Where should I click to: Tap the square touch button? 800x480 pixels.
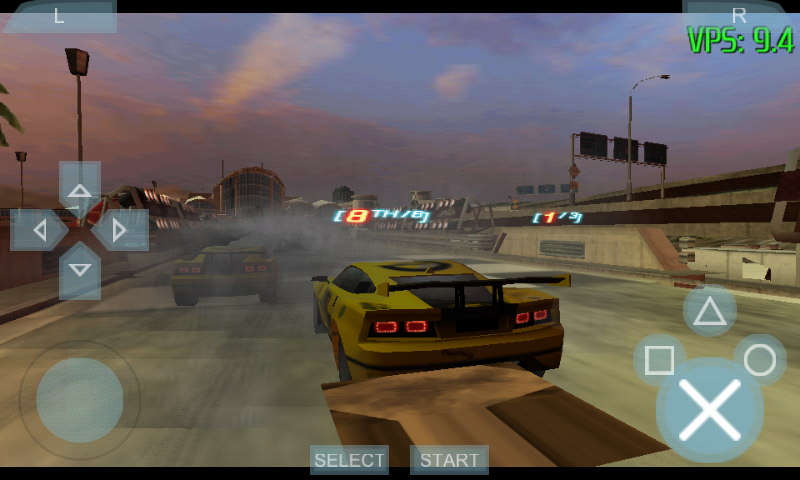659,360
